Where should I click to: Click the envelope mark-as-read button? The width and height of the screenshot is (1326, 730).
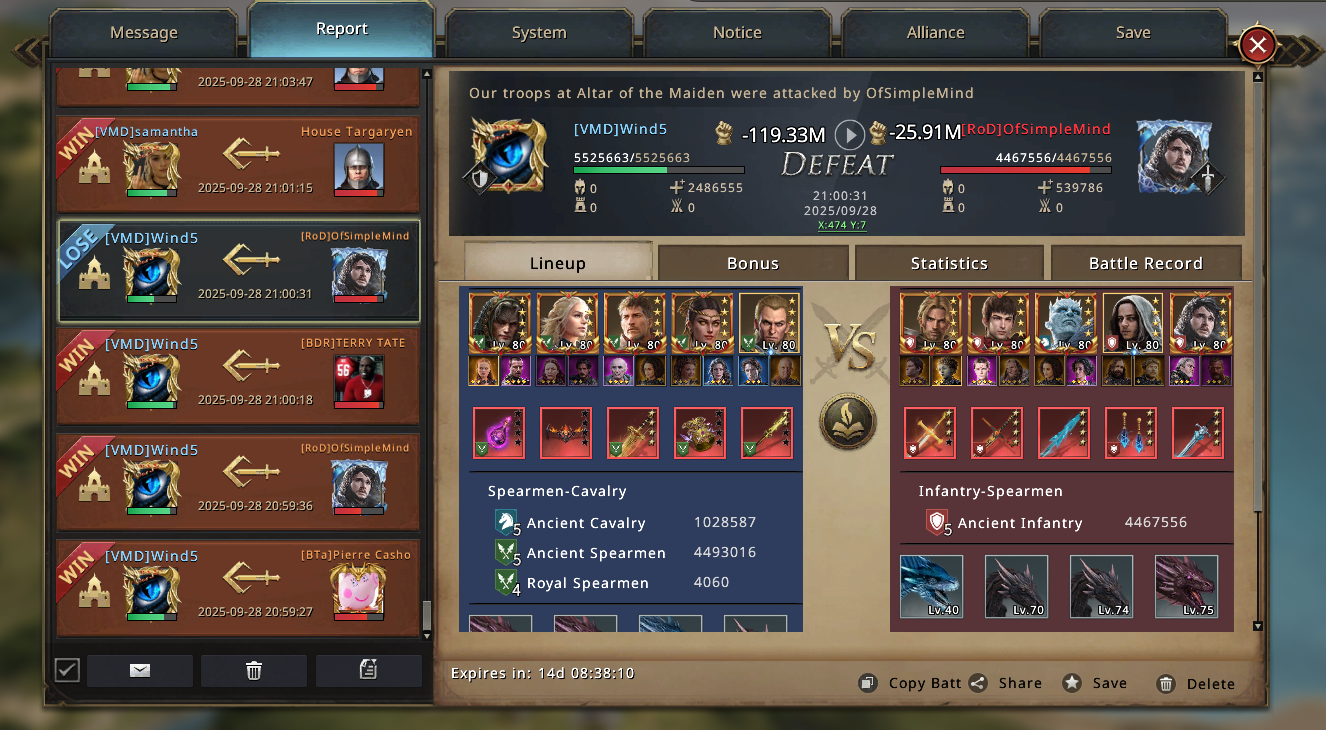tap(140, 671)
